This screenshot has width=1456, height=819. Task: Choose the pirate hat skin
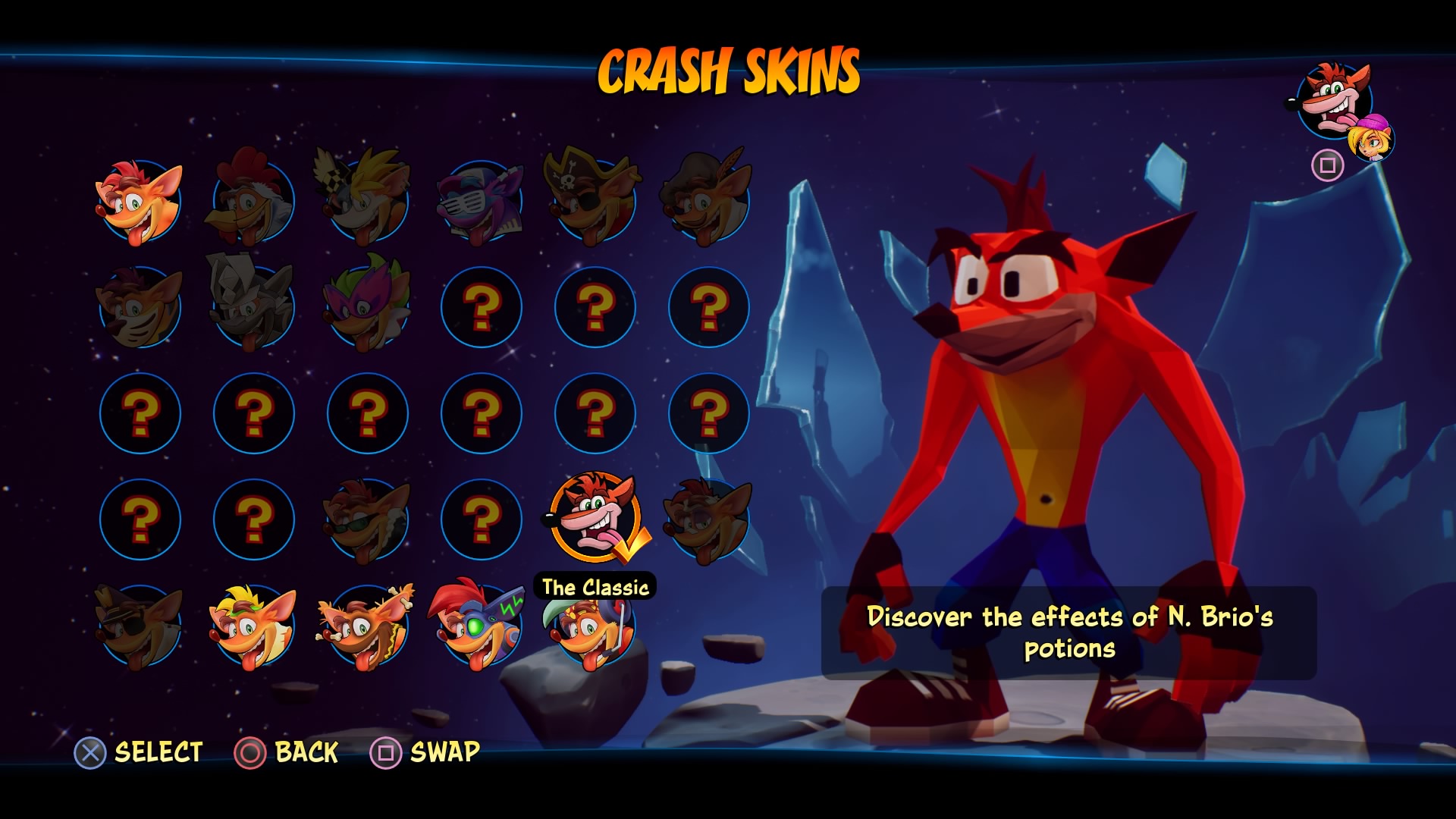595,202
